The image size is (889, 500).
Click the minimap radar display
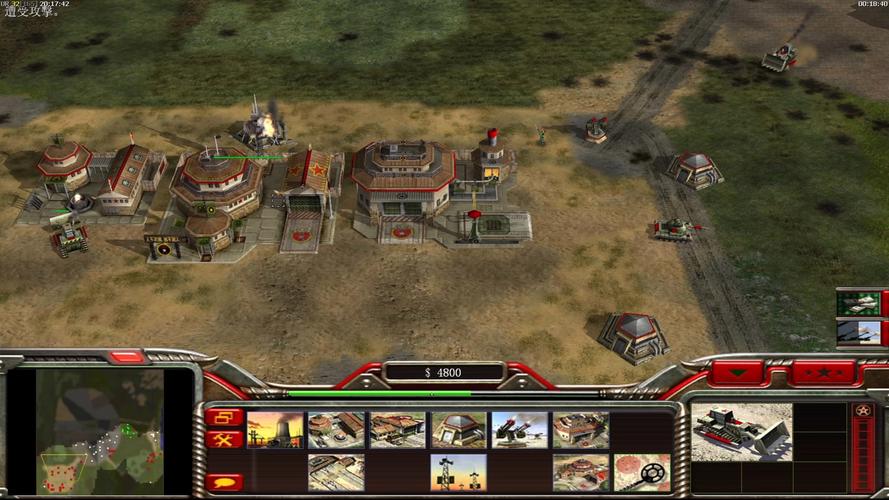[x=100, y=432]
